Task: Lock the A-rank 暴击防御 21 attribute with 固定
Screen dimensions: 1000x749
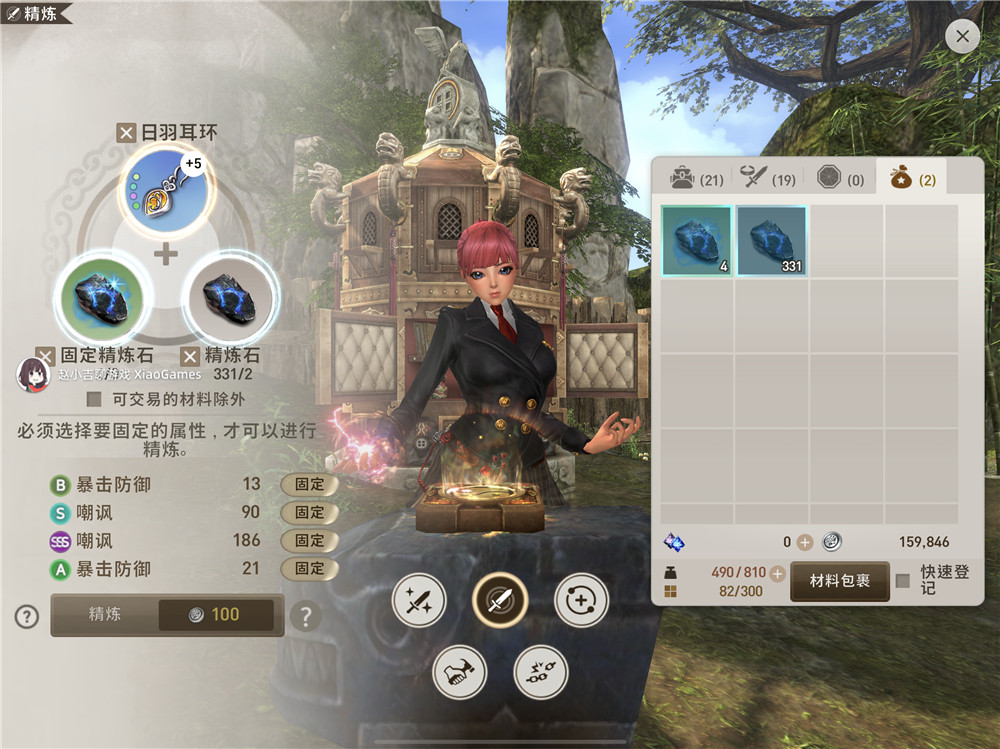Action: (309, 569)
